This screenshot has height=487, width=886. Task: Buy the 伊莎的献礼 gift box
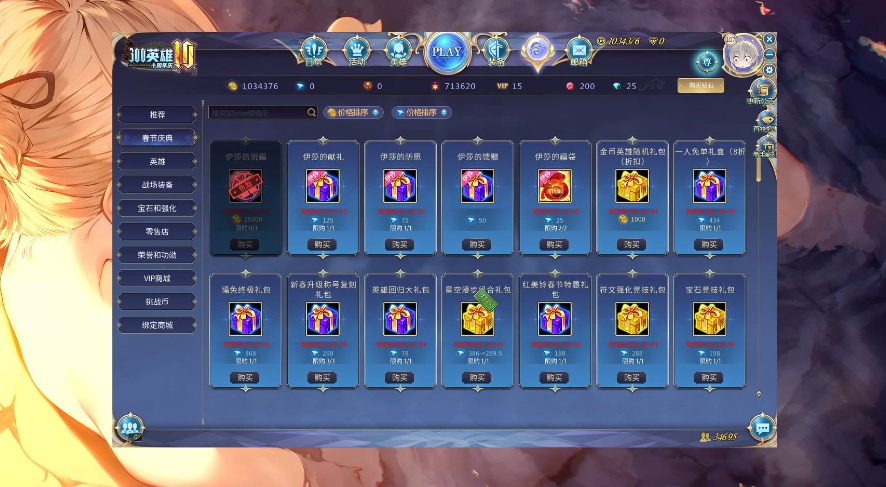coord(322,244)
